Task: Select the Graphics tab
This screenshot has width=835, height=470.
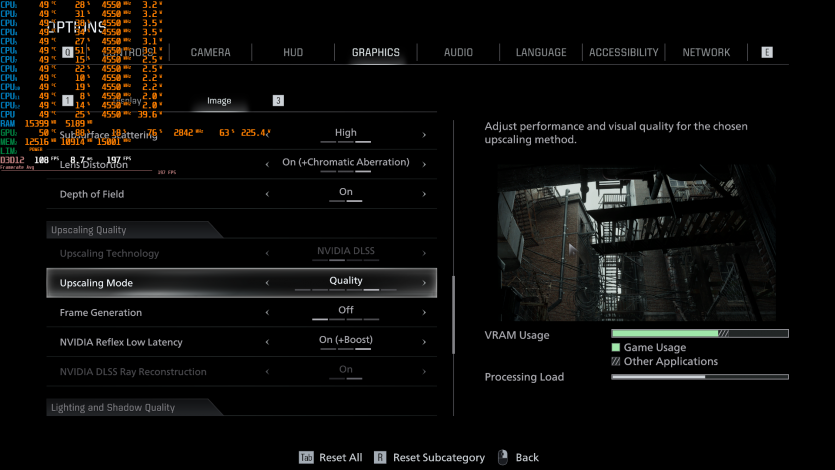Action: [375, 52]
